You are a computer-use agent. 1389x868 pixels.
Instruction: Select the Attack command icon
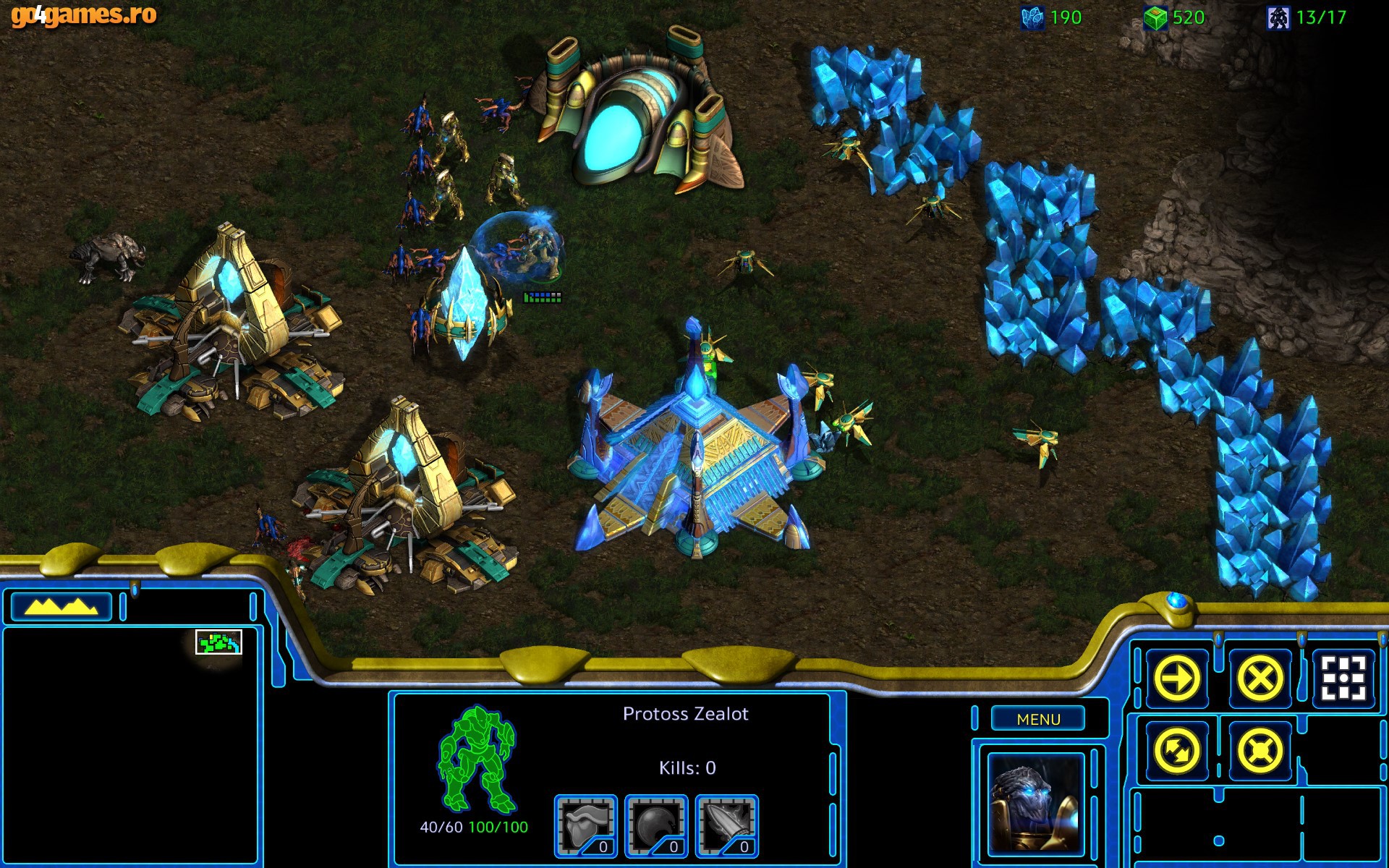point(1342,677)
